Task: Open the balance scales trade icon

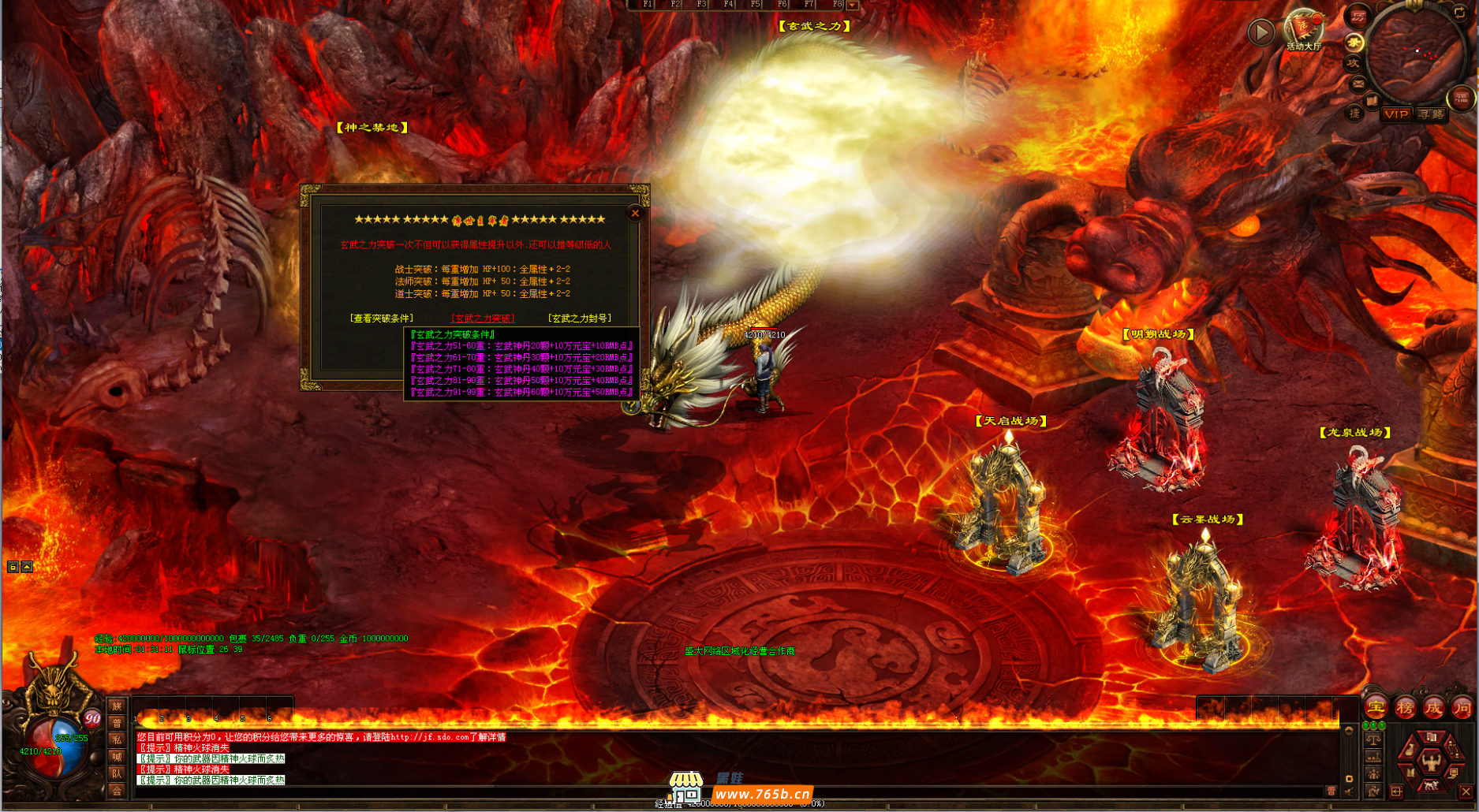Action: click(1373, 740)
